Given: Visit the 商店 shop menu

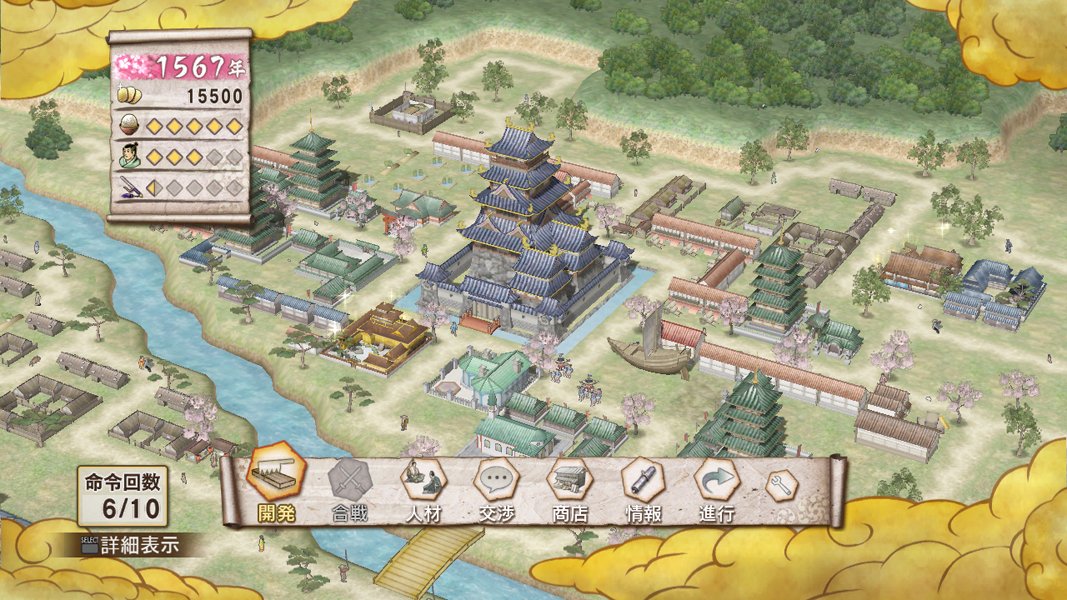Looking at the screenshot, I should (570, 484).
